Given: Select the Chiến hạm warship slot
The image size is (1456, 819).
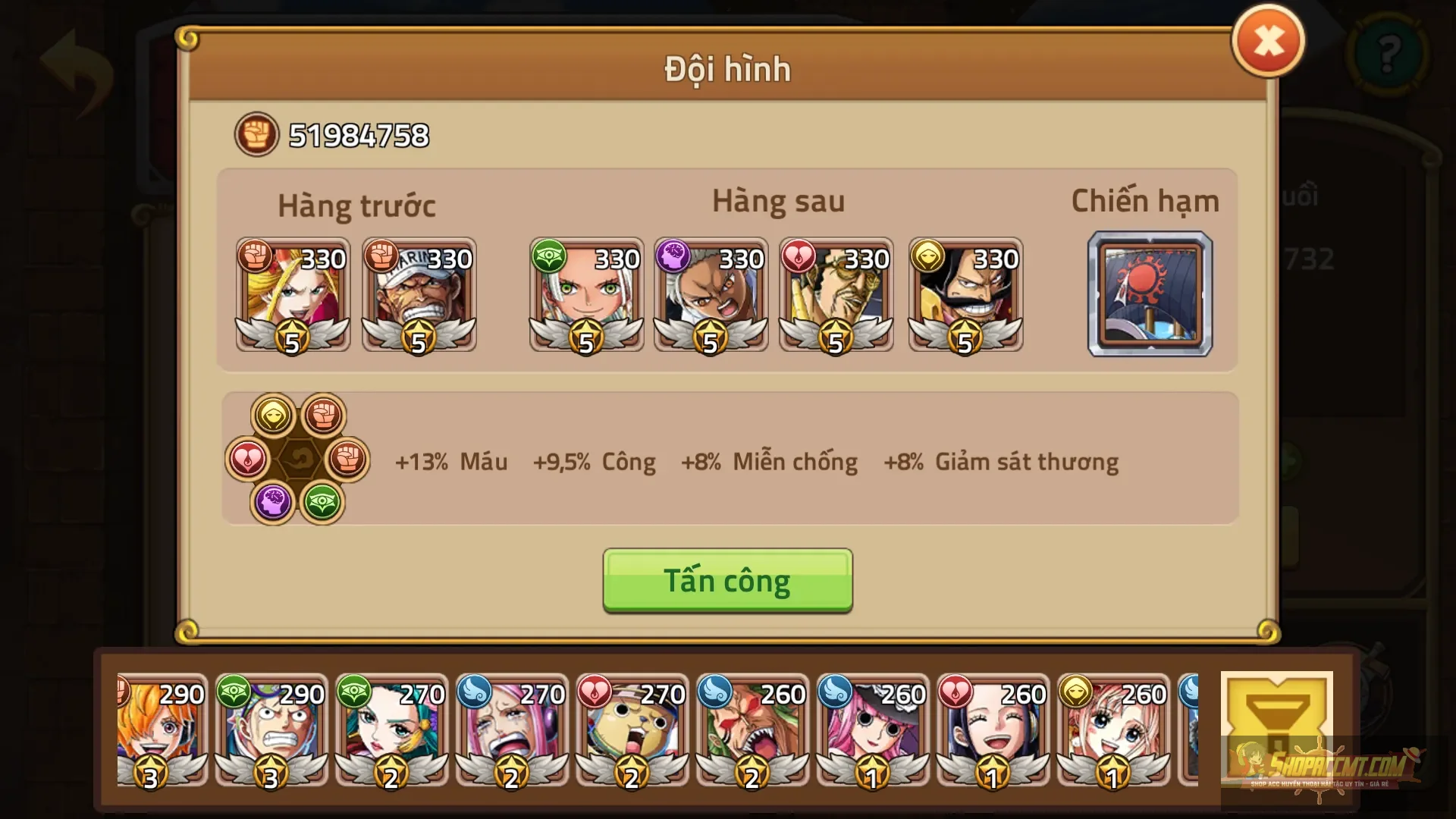Looking at the screenshot, I should (x=1150, y=295).
